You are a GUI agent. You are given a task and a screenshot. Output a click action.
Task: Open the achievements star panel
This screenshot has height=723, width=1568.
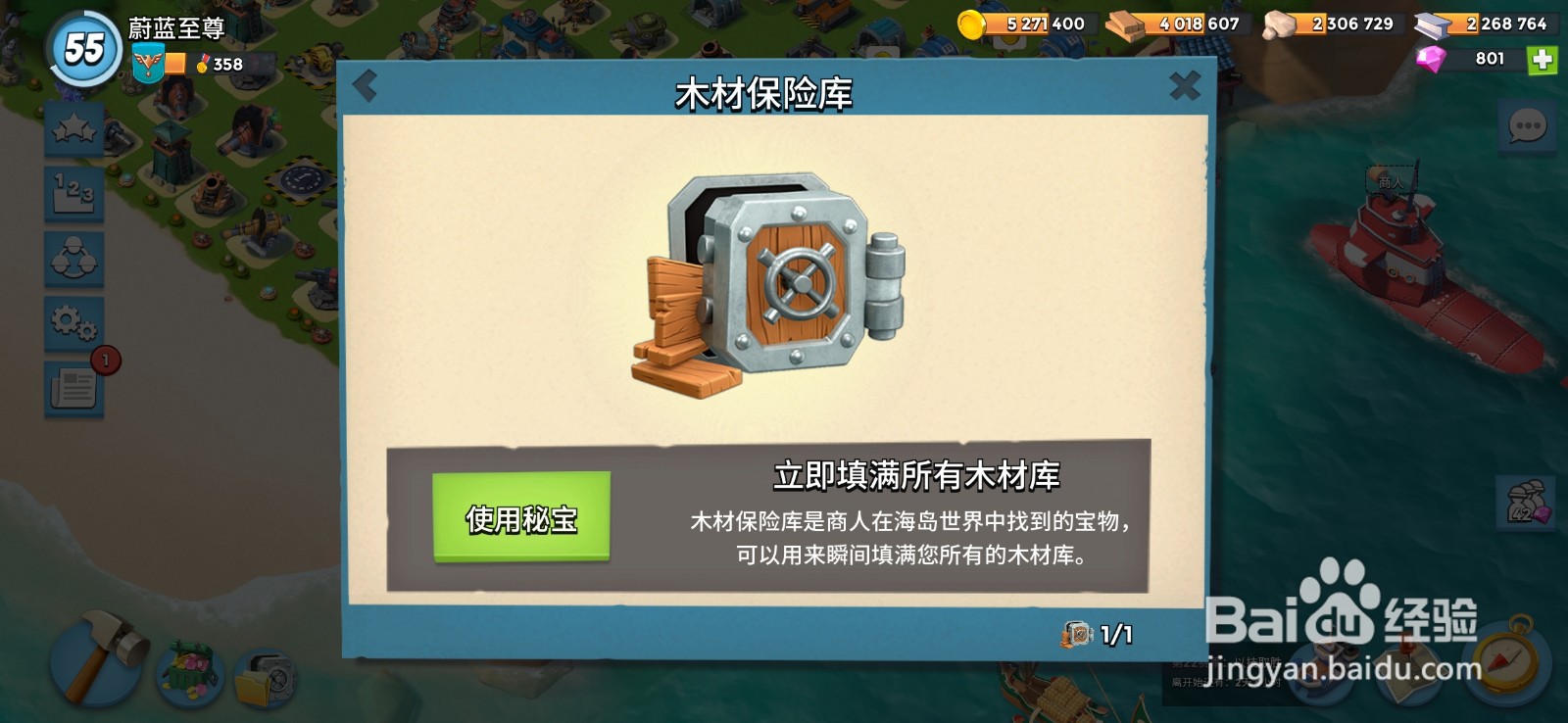(x=73, y=128)
